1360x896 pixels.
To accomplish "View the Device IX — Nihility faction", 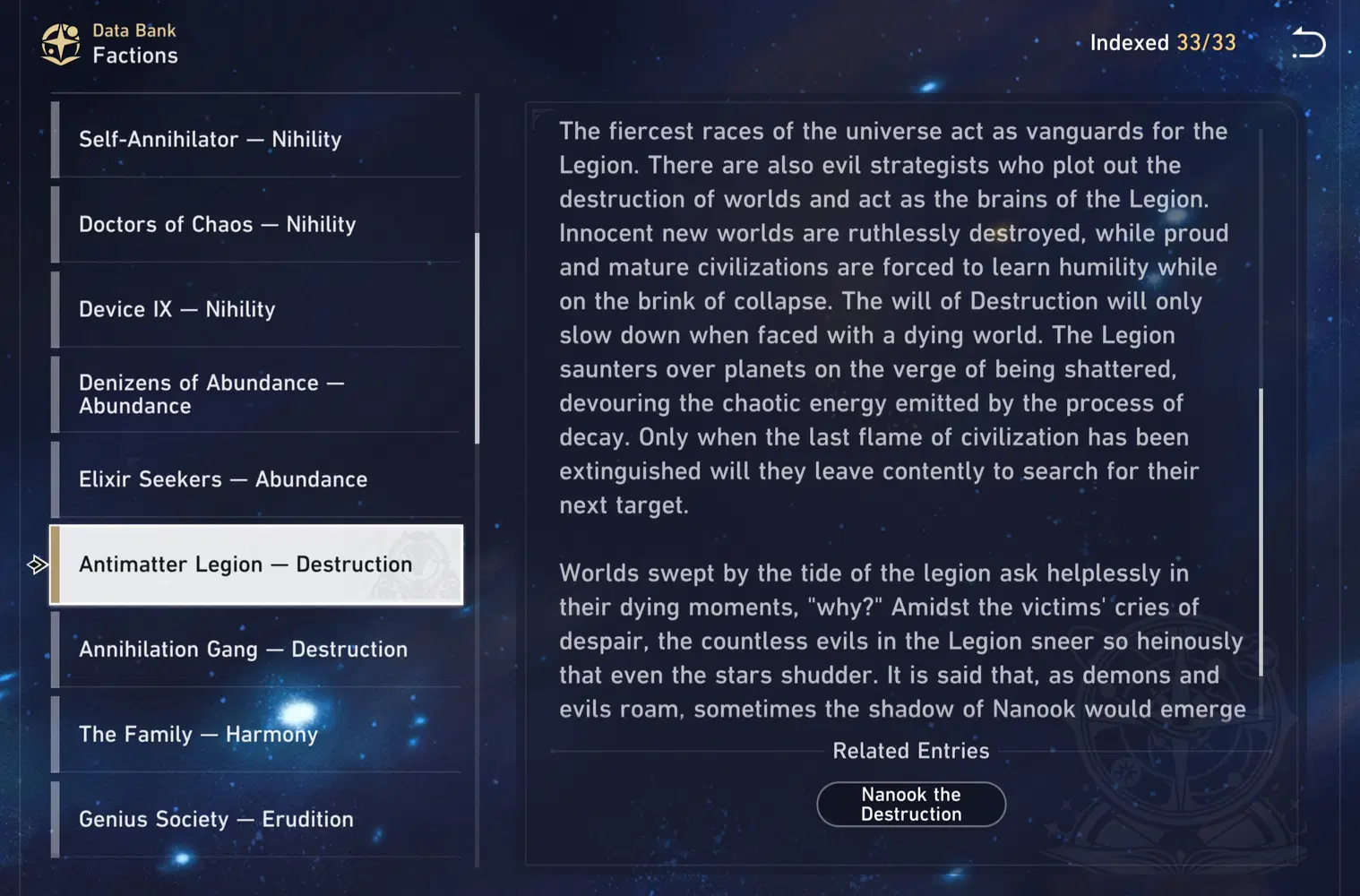I will [257, 308].
